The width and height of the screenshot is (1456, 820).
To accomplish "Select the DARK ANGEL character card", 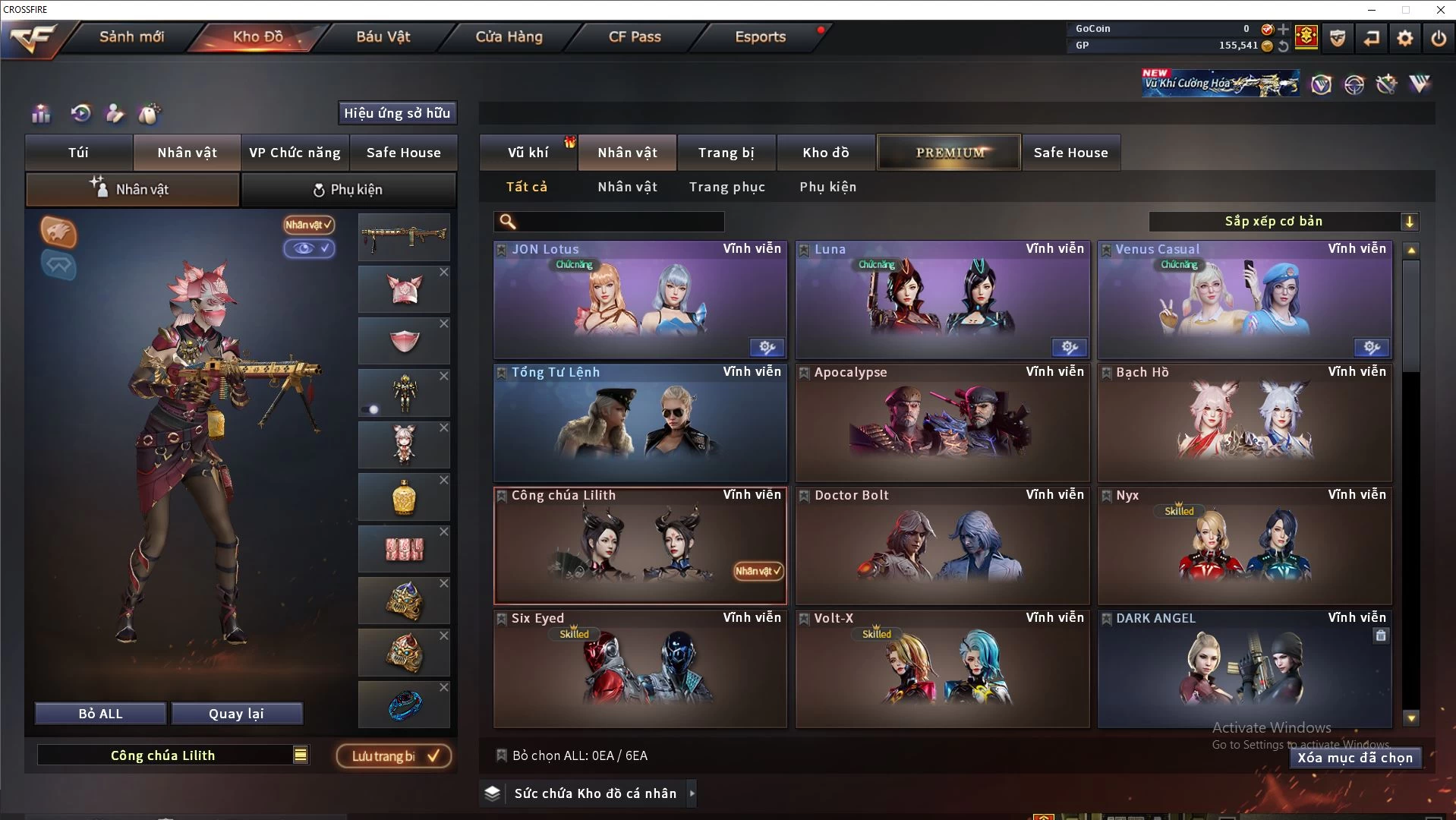I will [x=1244, y=669].
